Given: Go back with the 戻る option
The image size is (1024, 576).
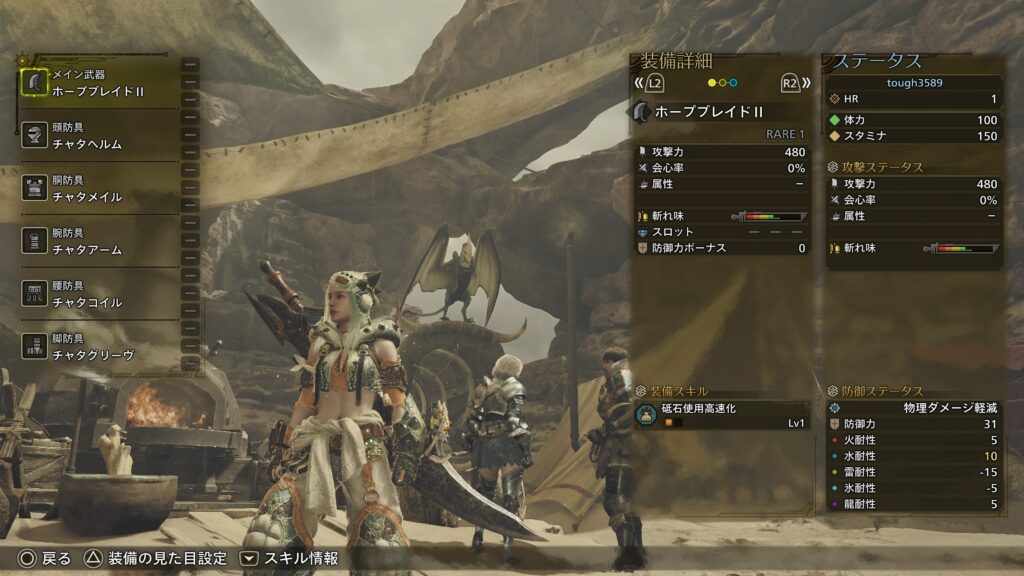Looking at the screenshot, I should 45,558.
